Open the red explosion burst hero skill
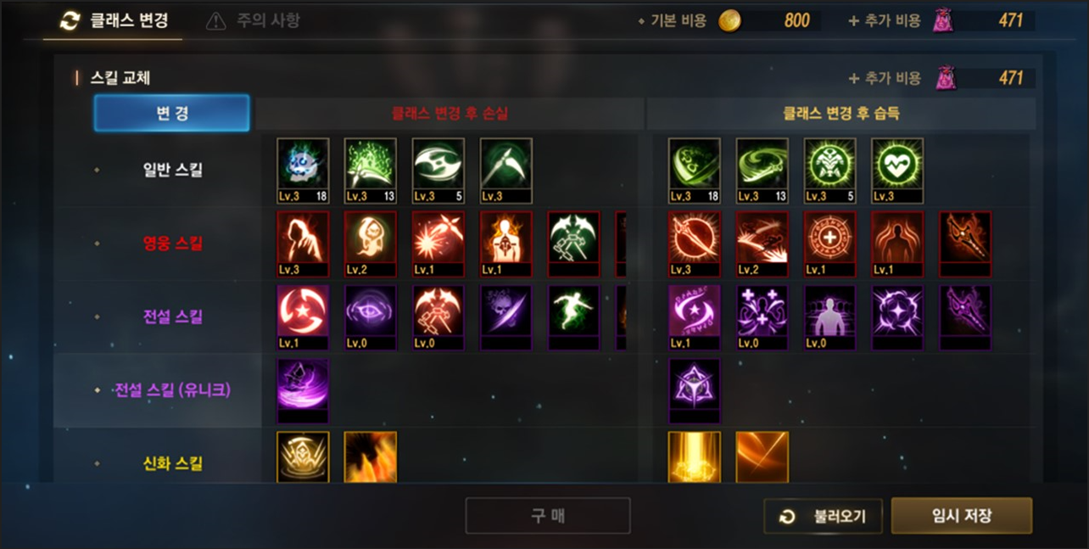The height and width of the screenshot is (549, 1089). [x=438, y=238]
